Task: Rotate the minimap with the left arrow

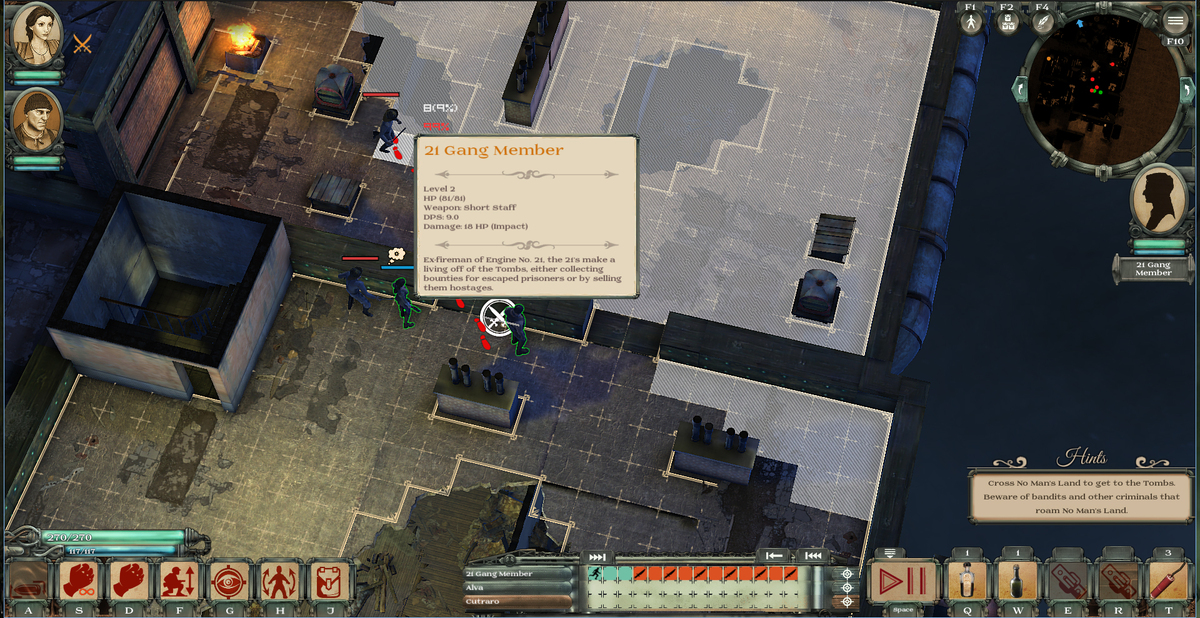Action: [x=1021, y=89]
